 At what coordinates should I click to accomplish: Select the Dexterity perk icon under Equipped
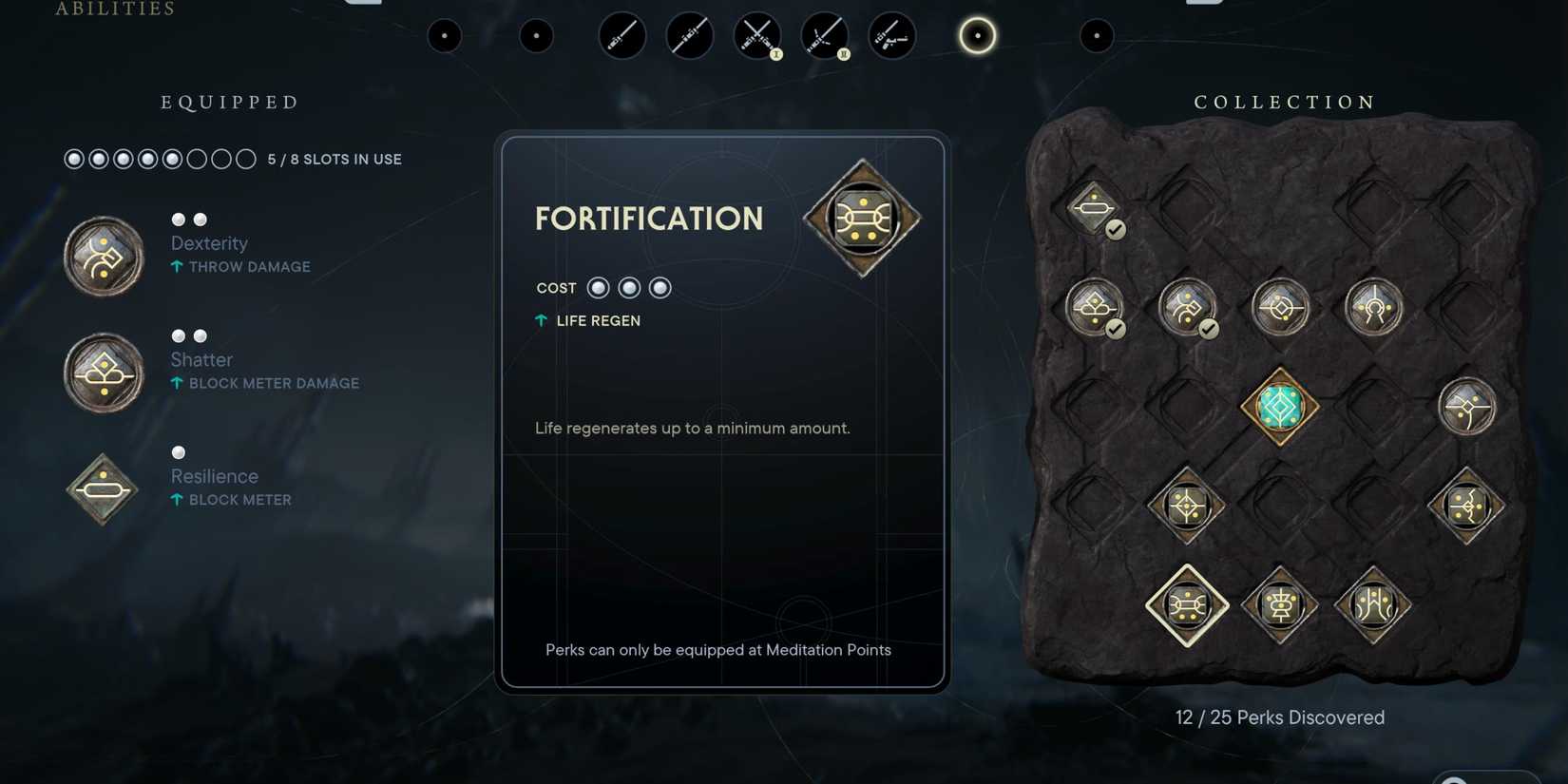(102, 255)
